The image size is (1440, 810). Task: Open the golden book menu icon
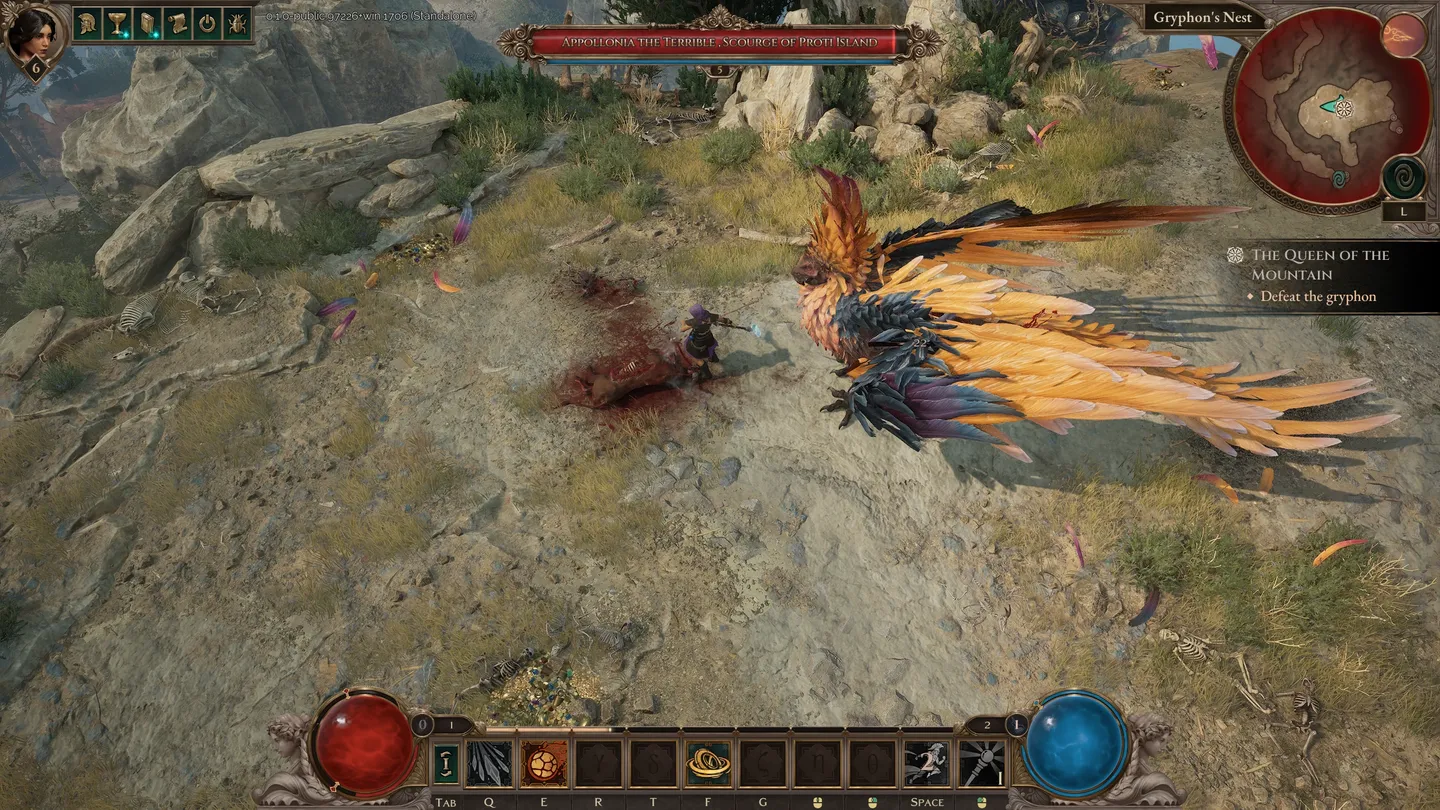(x=148, y=23)
